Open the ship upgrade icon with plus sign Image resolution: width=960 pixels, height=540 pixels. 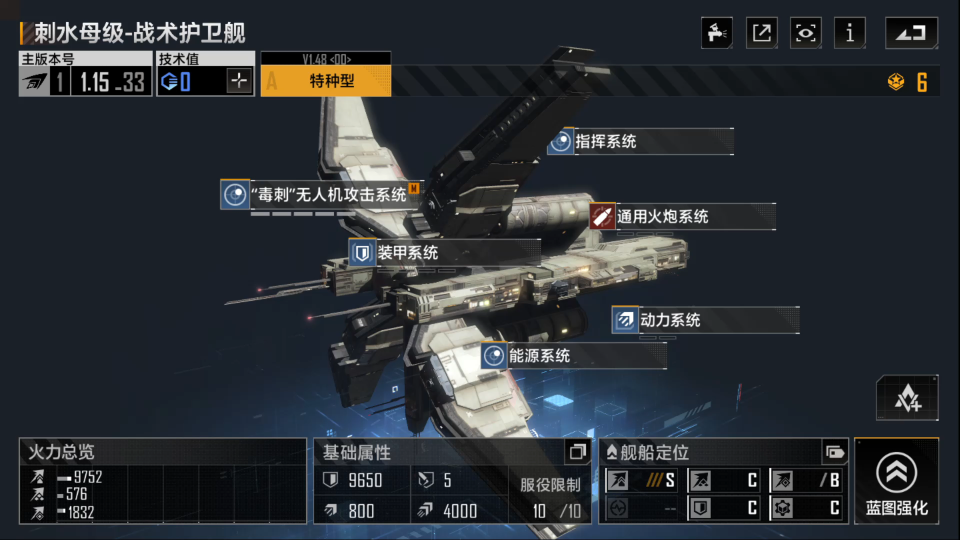coord(907,398)
